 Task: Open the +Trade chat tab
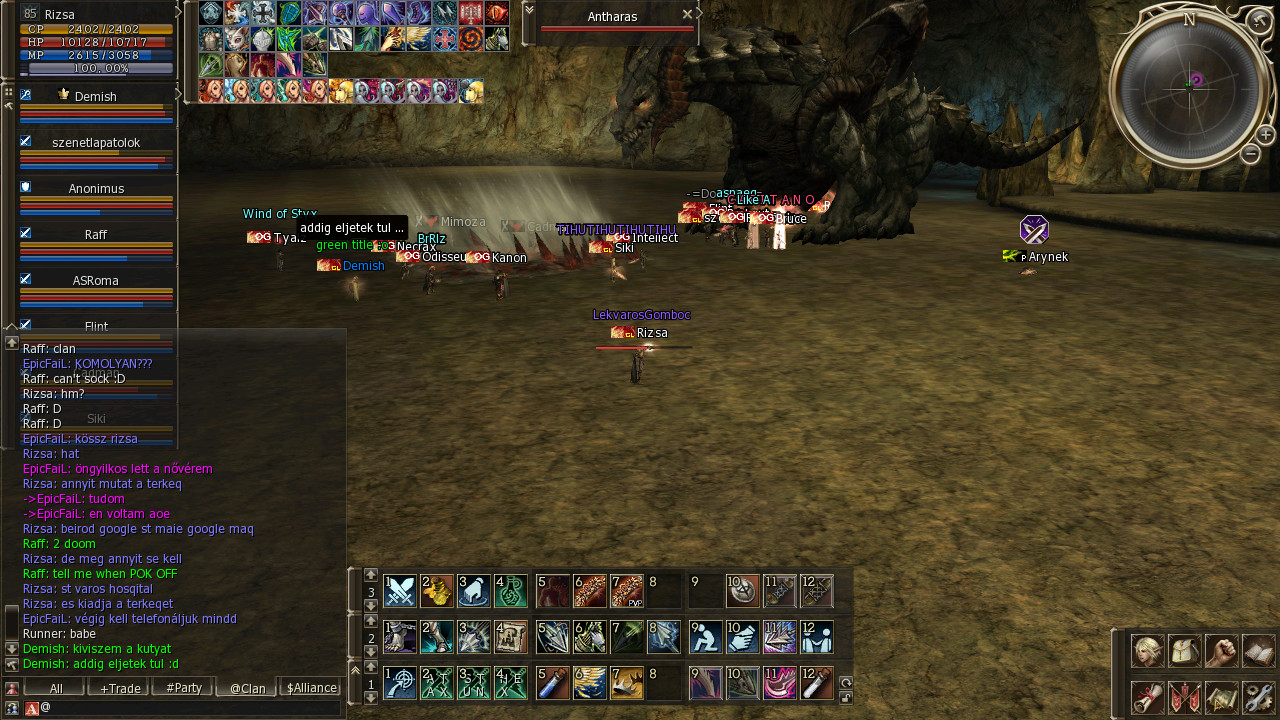[x=119, y=688]
